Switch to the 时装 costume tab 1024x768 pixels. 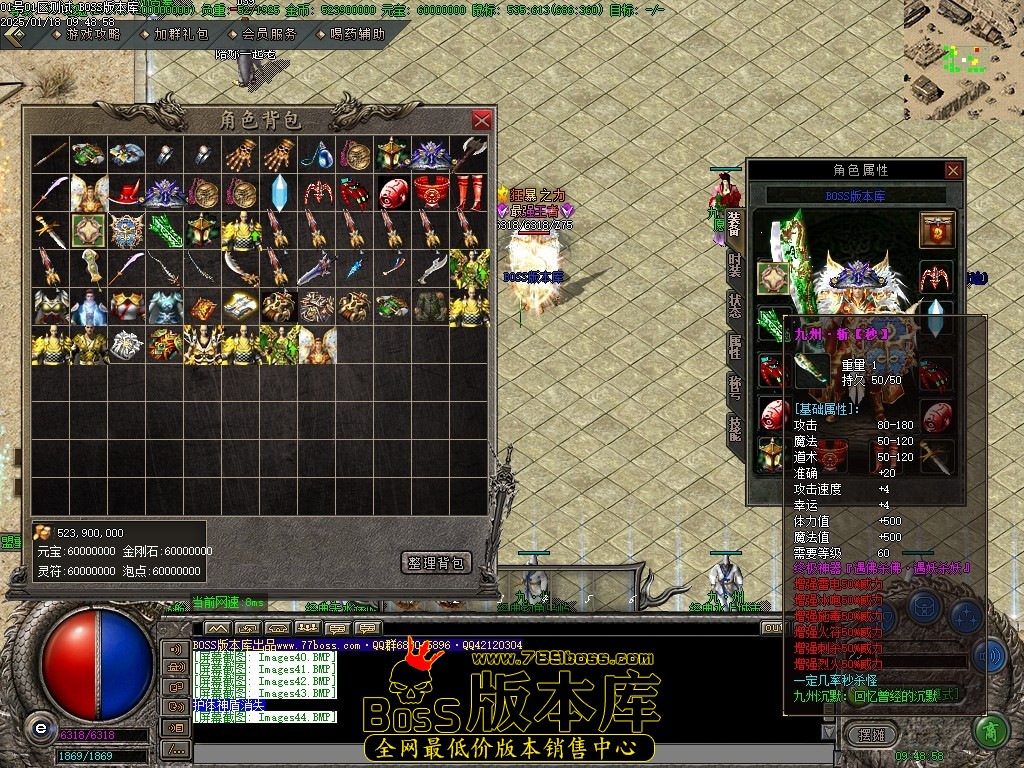click(x=734, y=265)
